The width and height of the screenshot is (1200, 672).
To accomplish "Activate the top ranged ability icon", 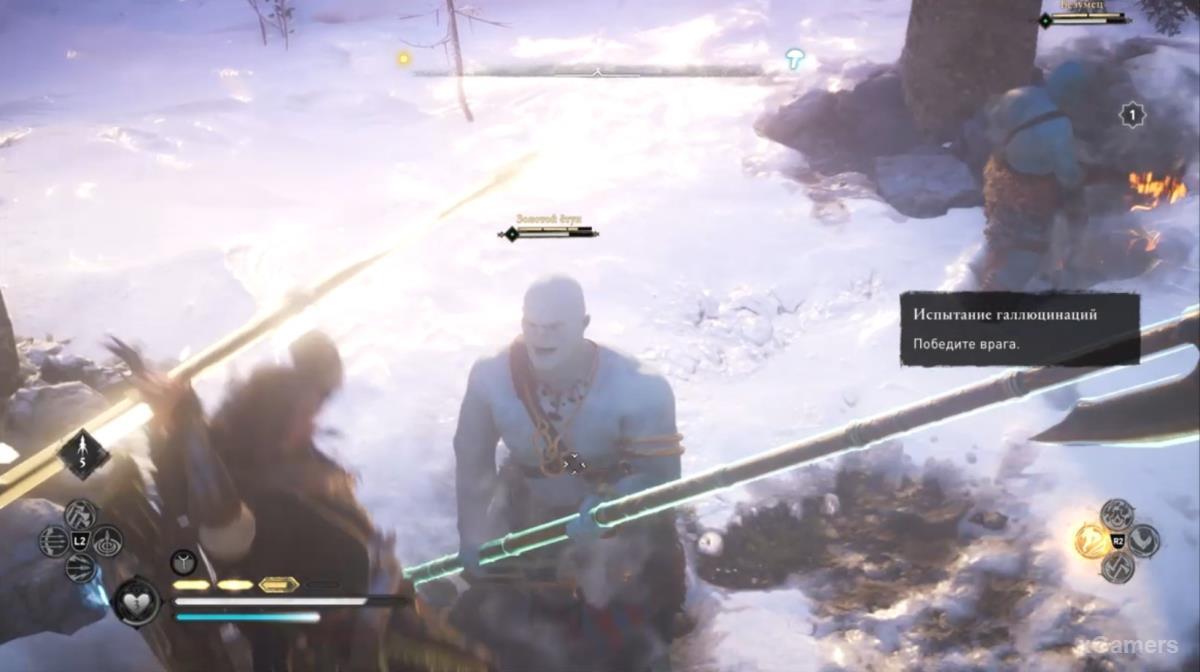I will (x=80, y=514).
